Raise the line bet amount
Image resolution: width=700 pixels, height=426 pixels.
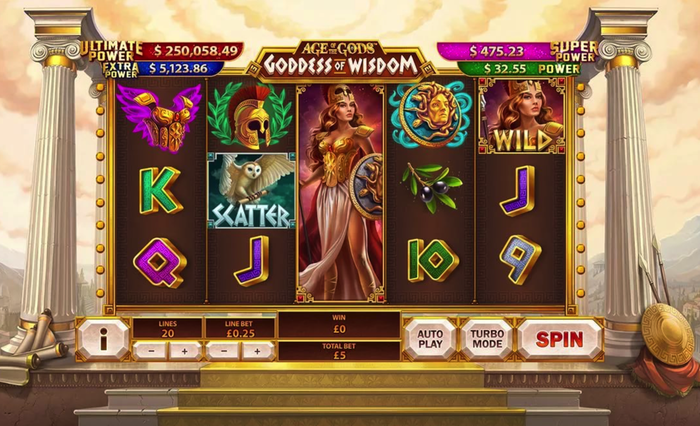257,351
